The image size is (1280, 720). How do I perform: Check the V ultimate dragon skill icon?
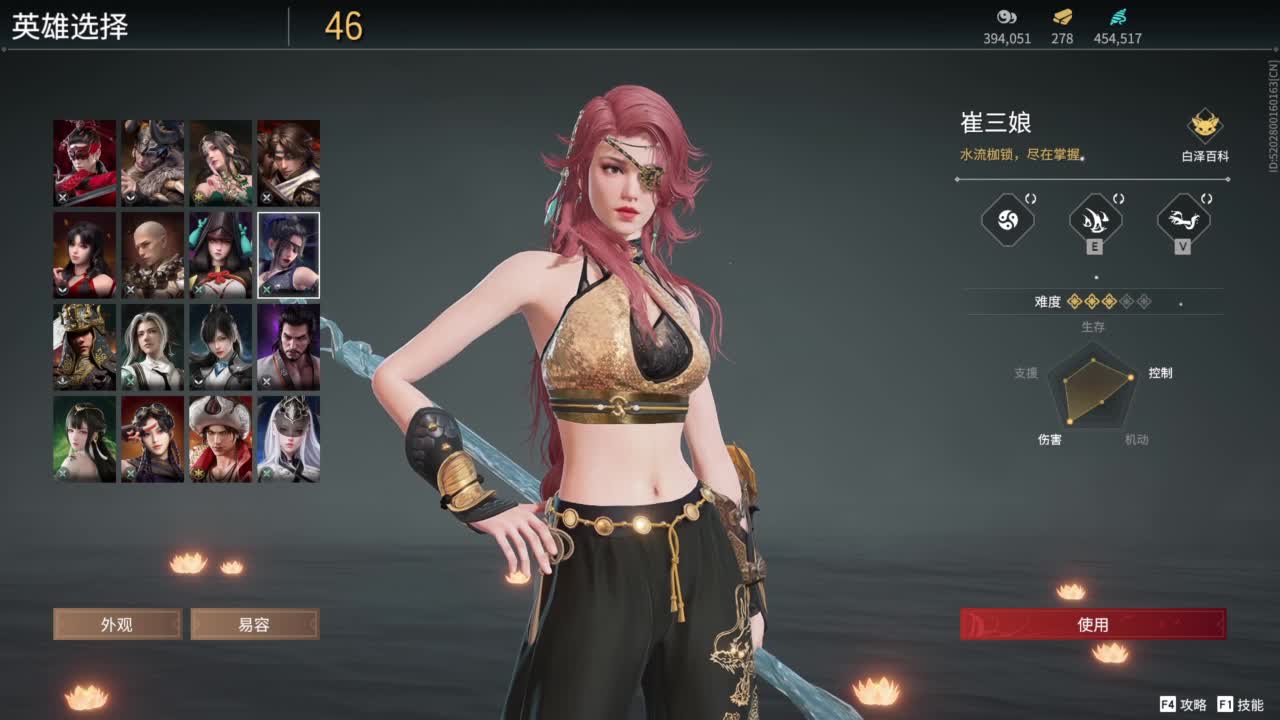1184,220
